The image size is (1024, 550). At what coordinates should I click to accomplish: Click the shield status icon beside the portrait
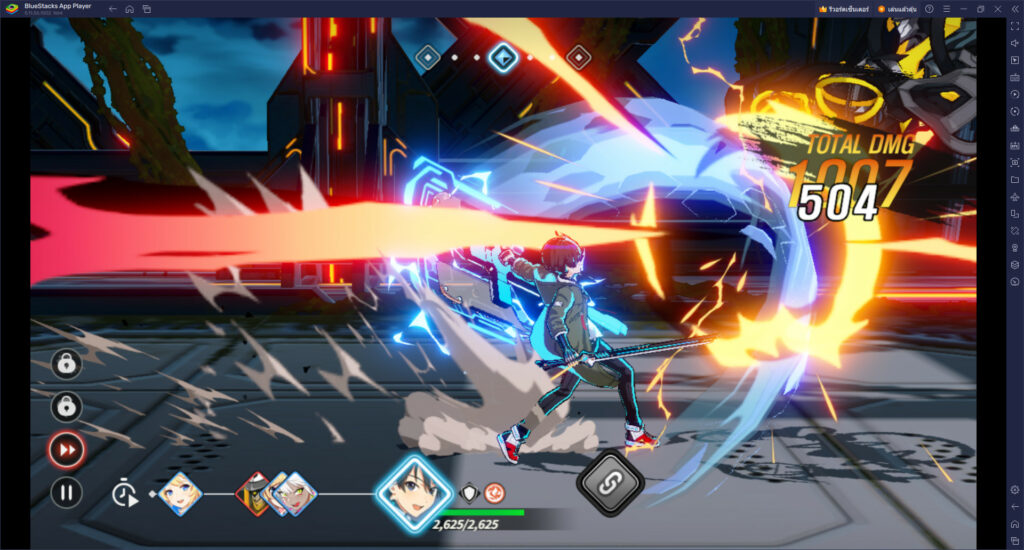(x=468, y=492)
